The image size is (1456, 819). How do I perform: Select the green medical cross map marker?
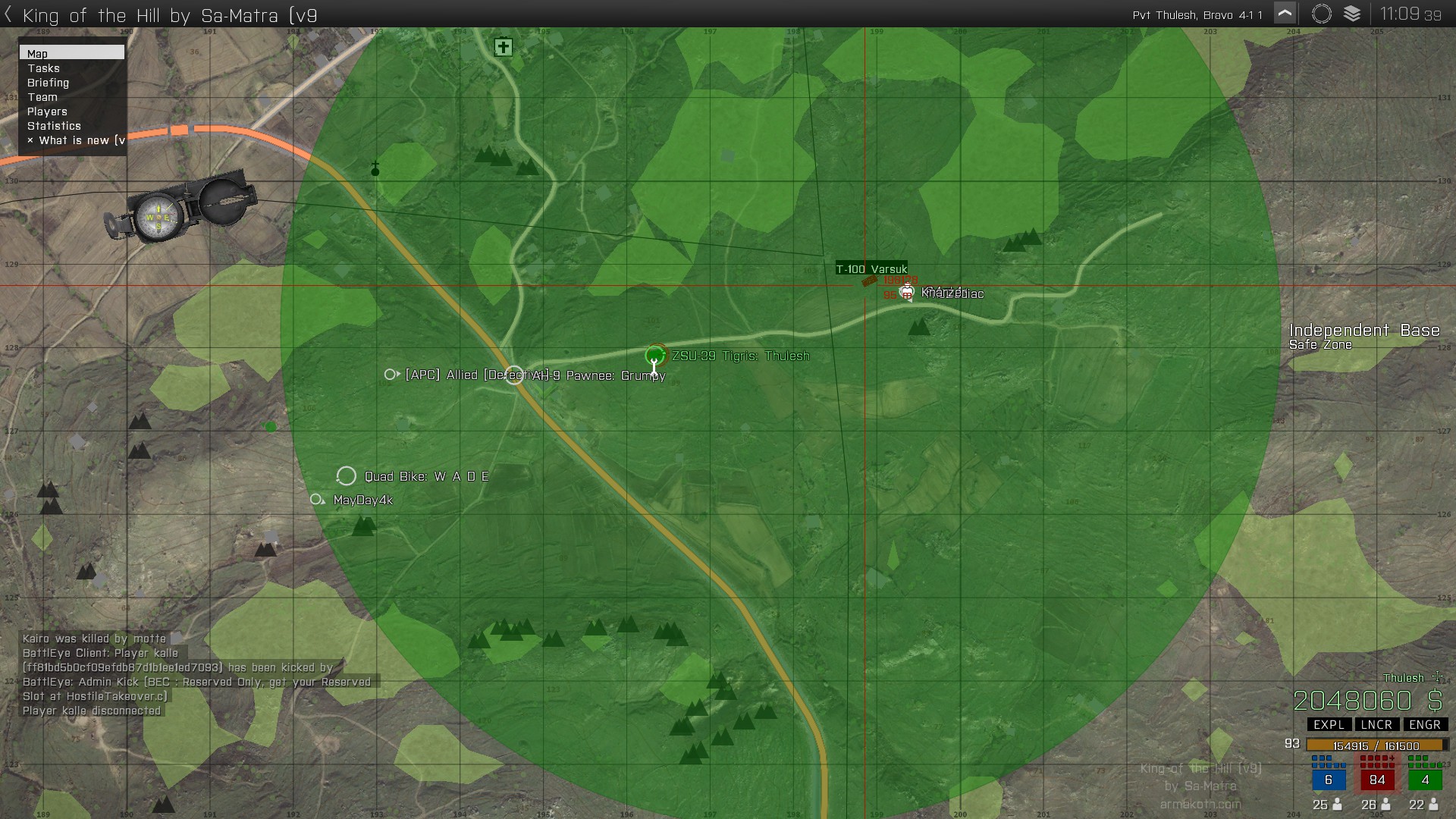503,47
